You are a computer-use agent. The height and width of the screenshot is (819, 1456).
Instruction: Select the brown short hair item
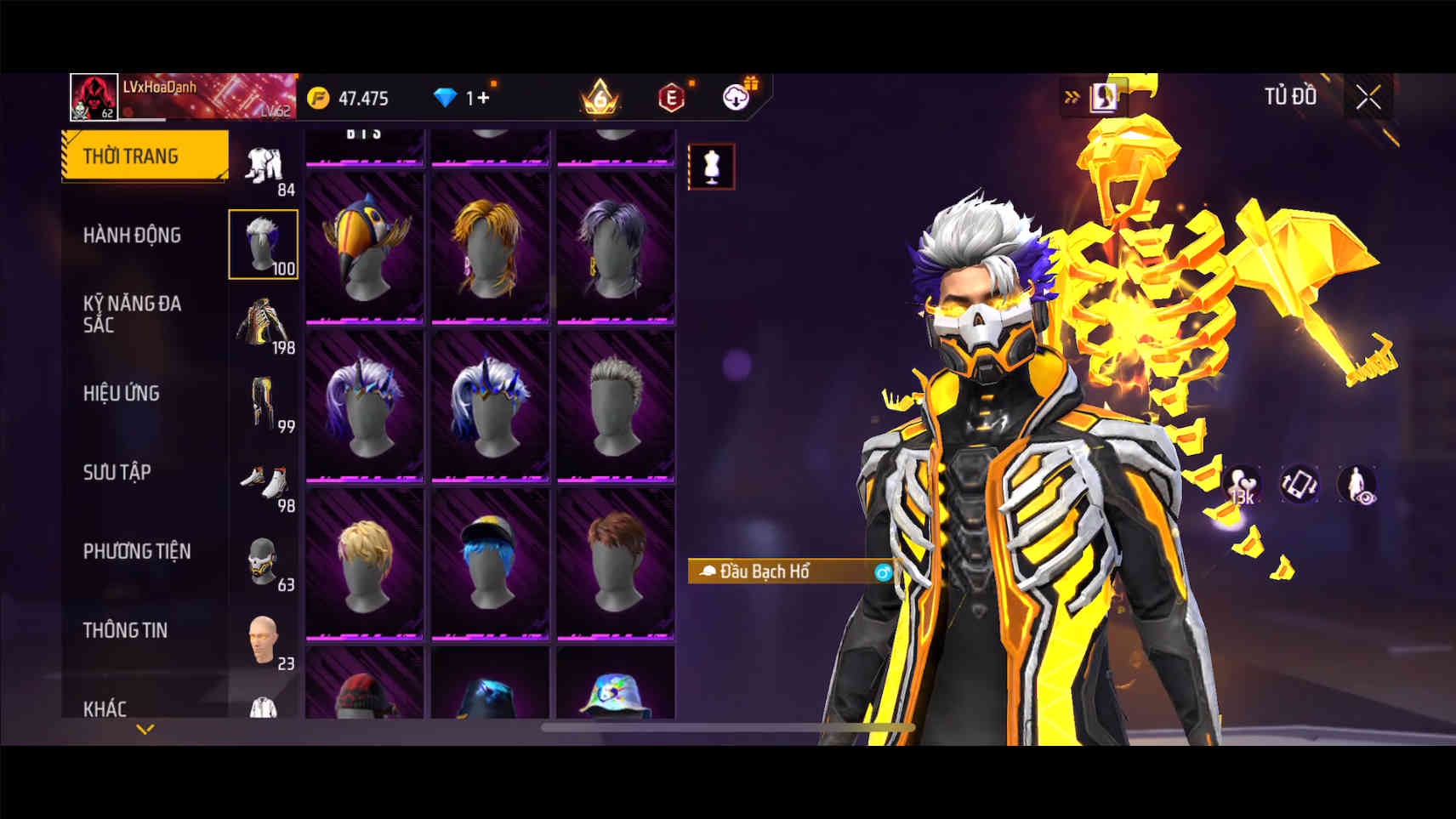click(616, 563)
